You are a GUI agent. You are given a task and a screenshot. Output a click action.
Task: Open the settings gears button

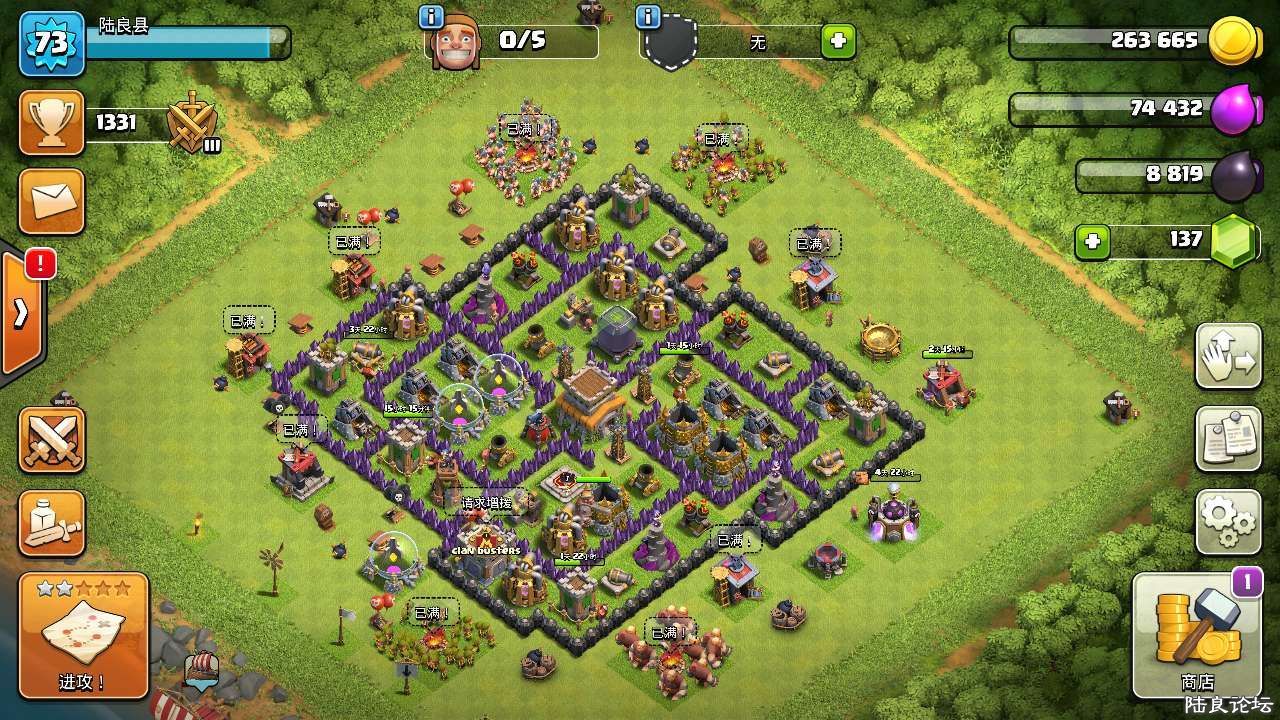coord(1228,521)
